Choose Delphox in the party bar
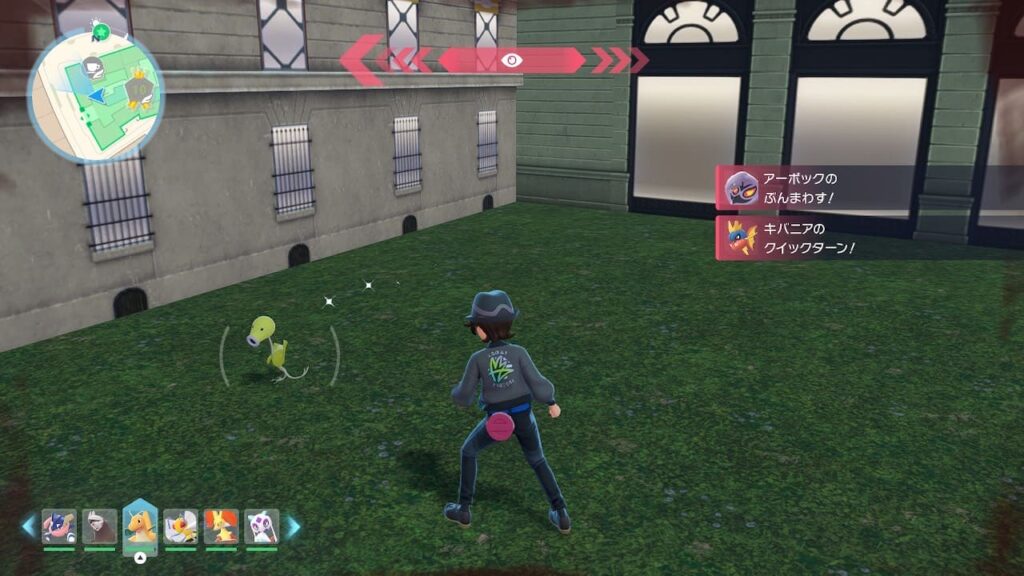The image size is (1024, 576). click(221, 525)
